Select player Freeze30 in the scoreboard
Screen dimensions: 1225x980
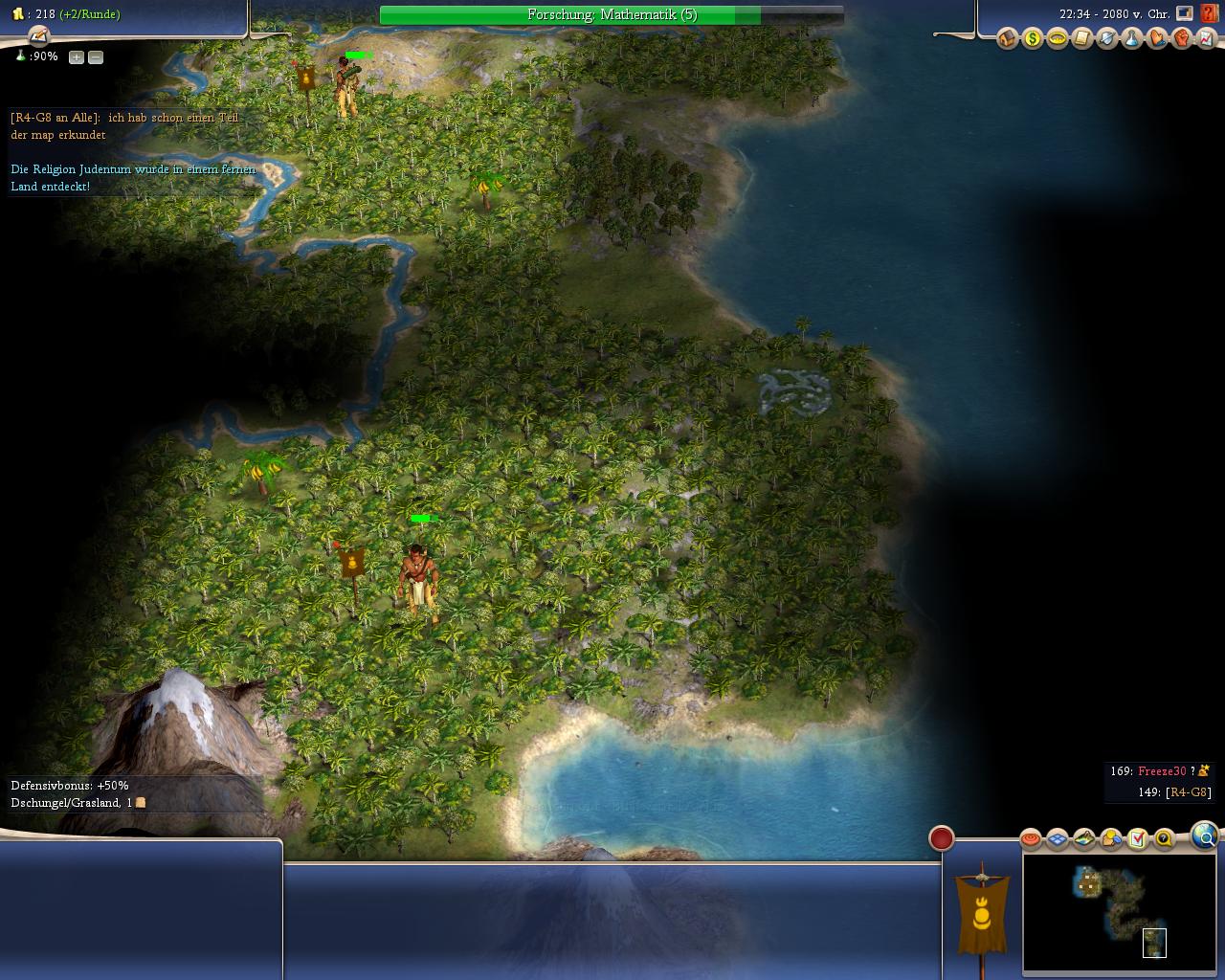point(1162,771)
